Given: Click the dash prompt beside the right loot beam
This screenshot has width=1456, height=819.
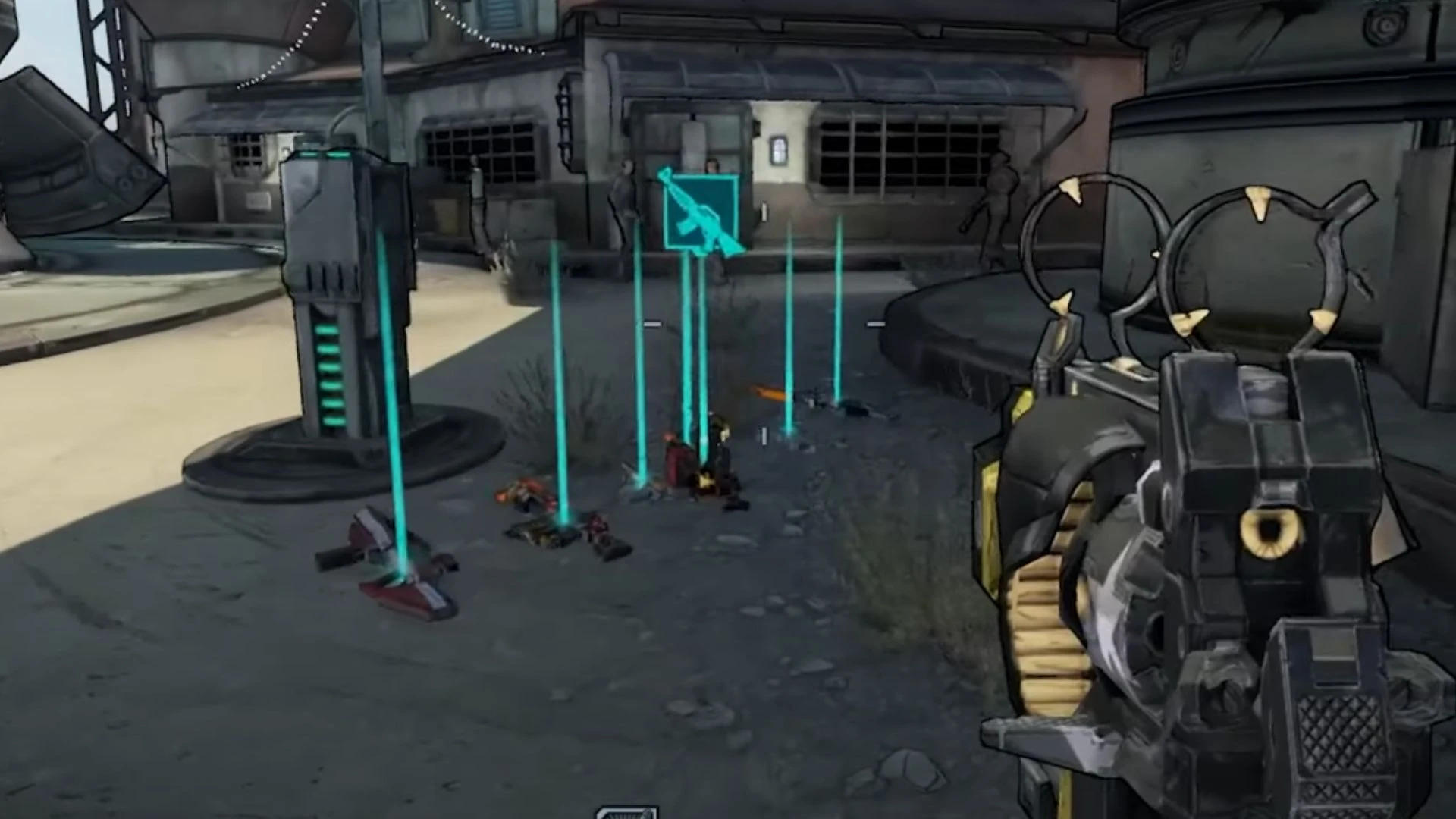Looking at the screenshot, I should tap(876, 324).
